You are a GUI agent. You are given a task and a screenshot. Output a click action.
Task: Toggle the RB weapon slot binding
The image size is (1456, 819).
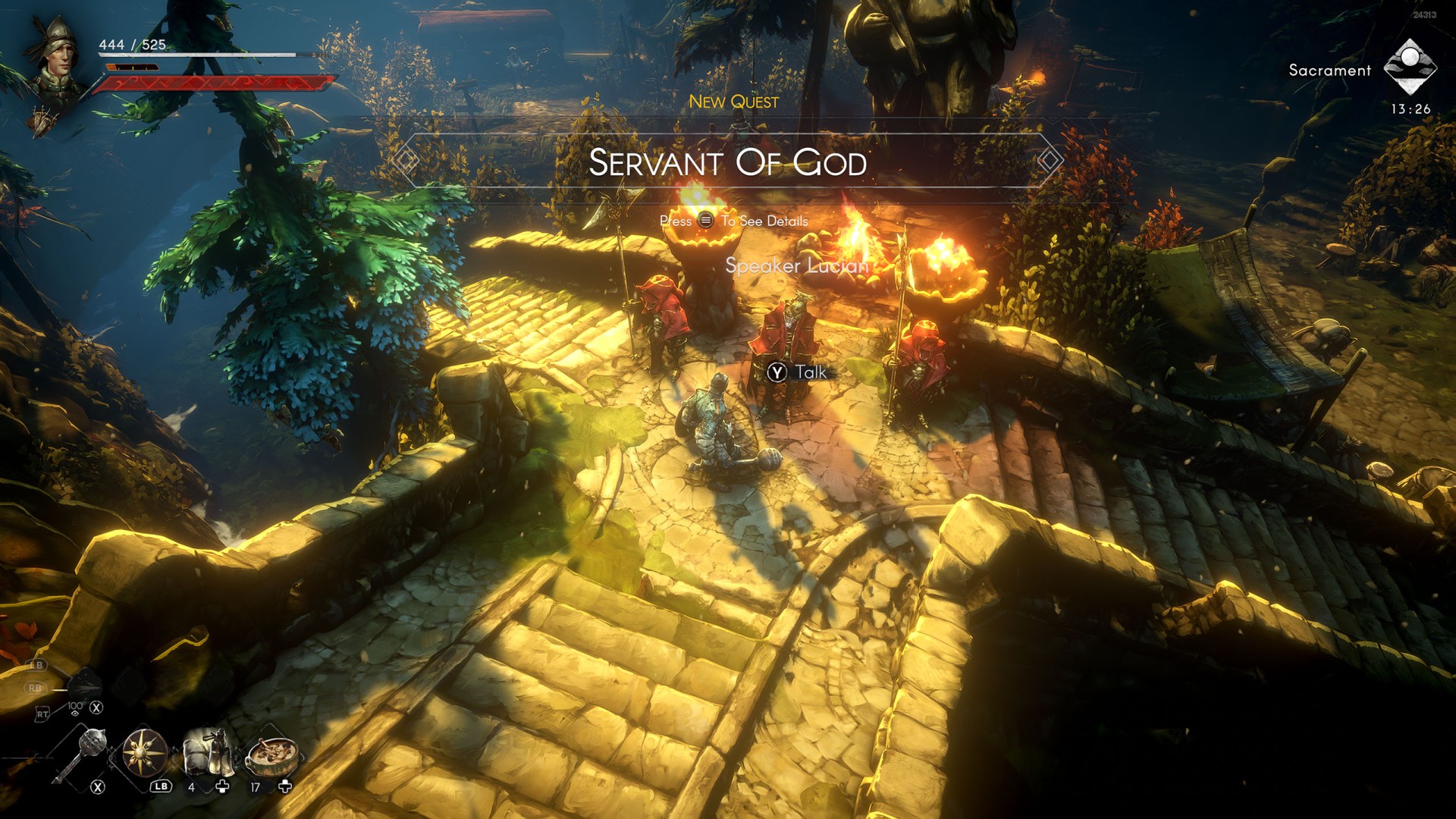tap(36, 688)
